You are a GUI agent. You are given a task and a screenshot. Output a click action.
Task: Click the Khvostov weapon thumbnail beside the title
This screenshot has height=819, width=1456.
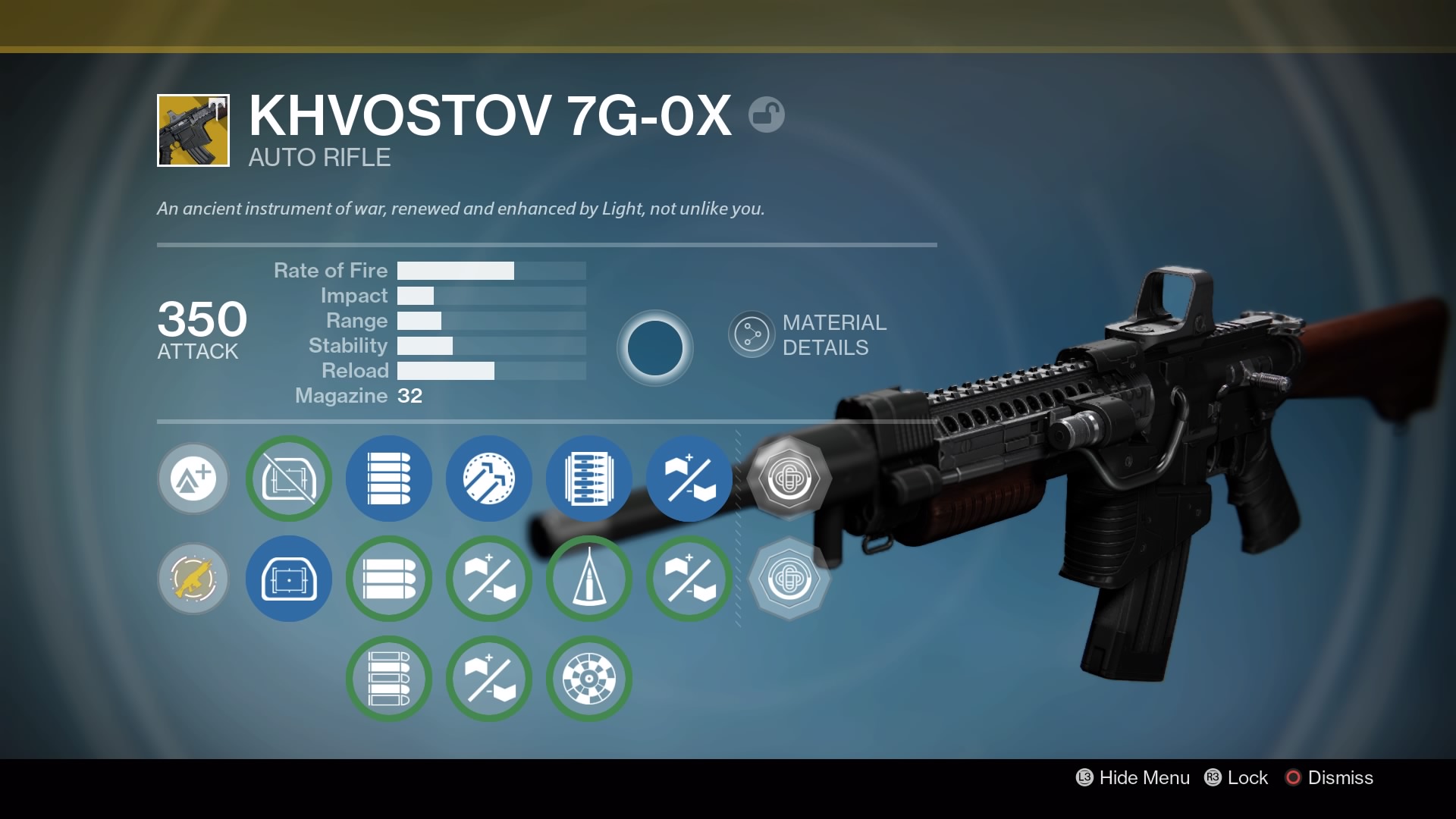(192, 130)
